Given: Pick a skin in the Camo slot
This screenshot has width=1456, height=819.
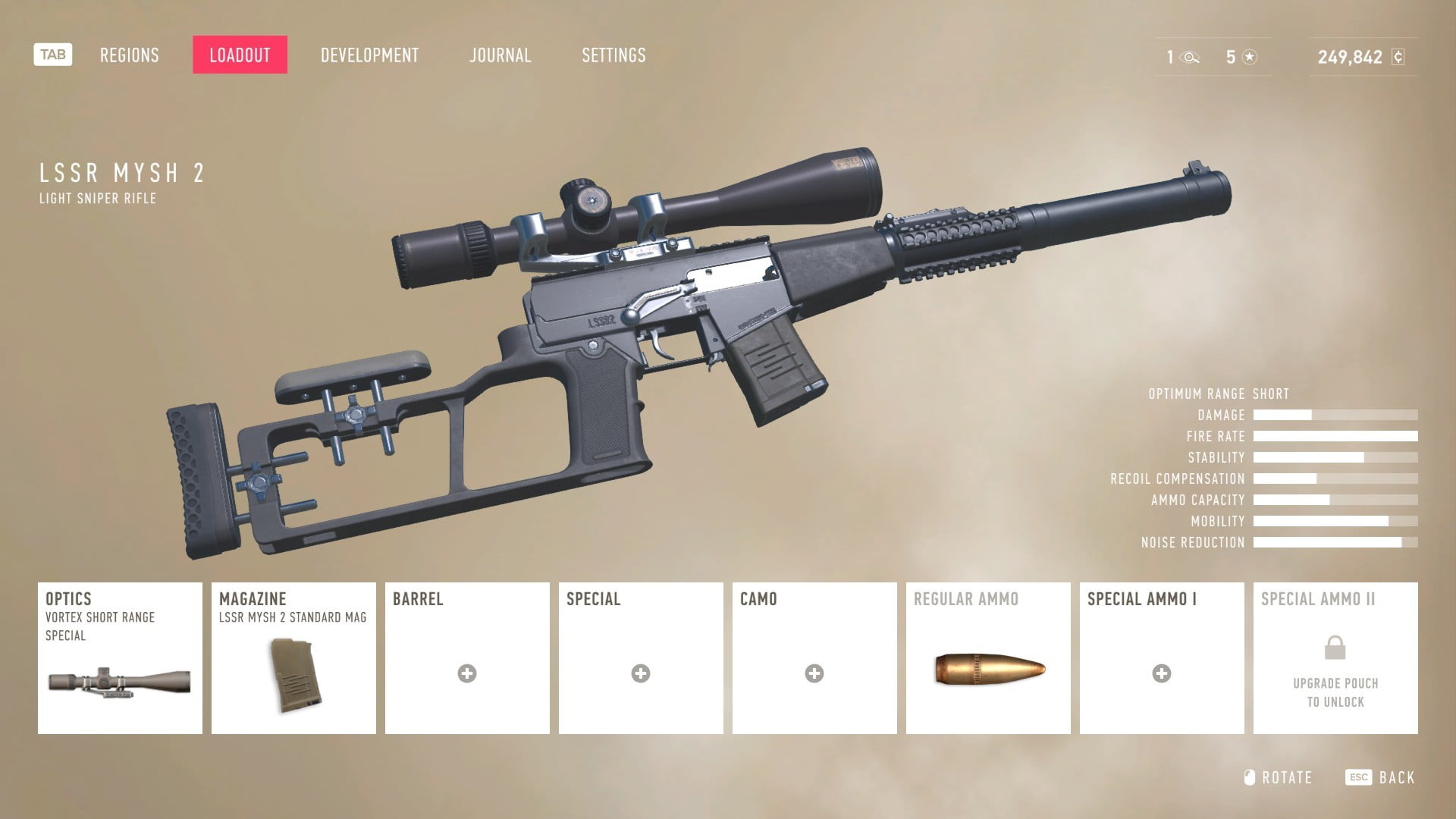Looking at the screenshot, I should click(814, 657).
